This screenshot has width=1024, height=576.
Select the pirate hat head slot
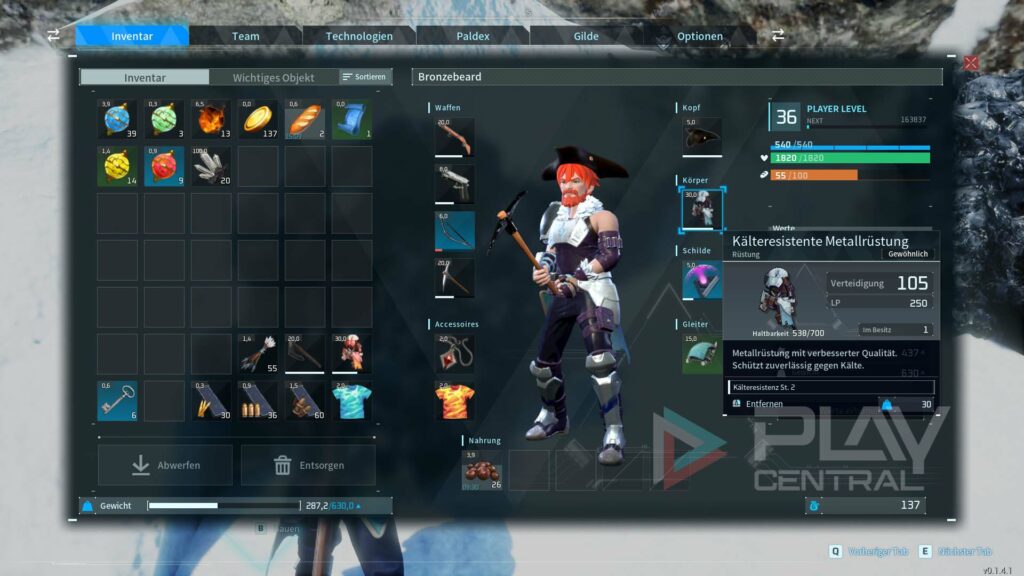pos(702,137)
